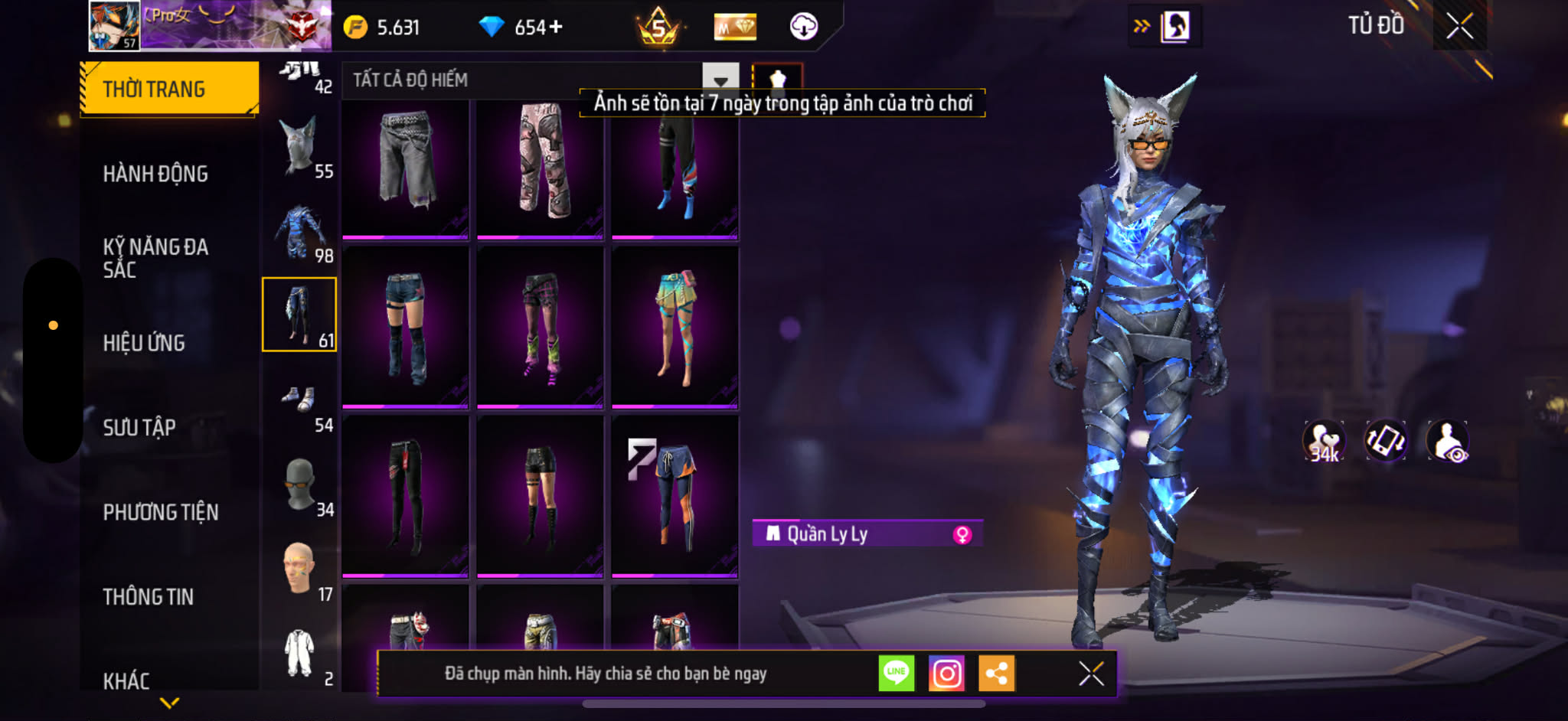Open the Phương Tiện vehicles tab
The image size is (1568, 721).
tap(161, 512)
